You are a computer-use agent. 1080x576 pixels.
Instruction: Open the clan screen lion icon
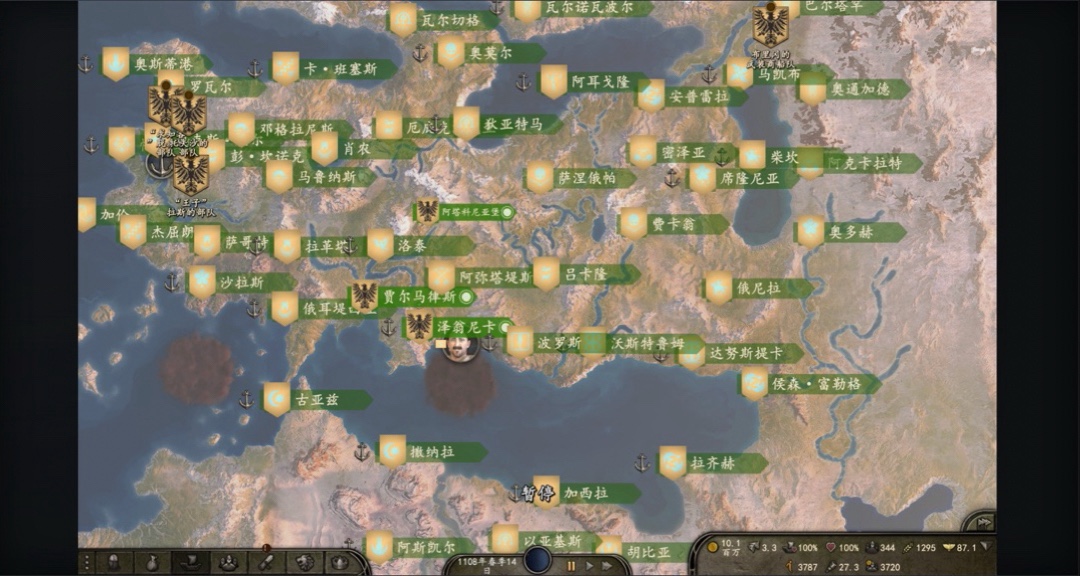pyautogui.click(x=304, y=563)
